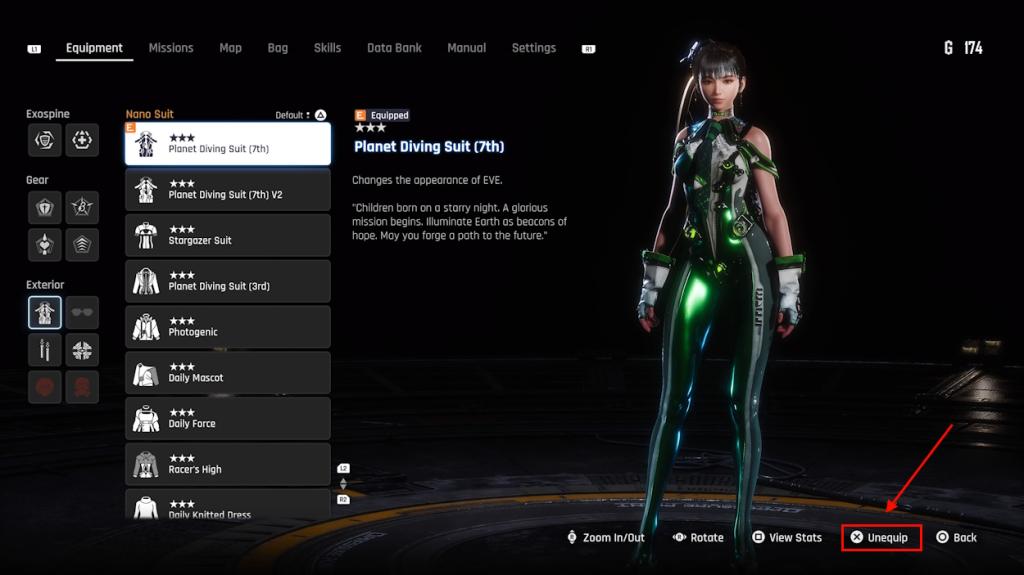Go to the Bag tab
The image size is (1024, 575).
coord(277,48)
